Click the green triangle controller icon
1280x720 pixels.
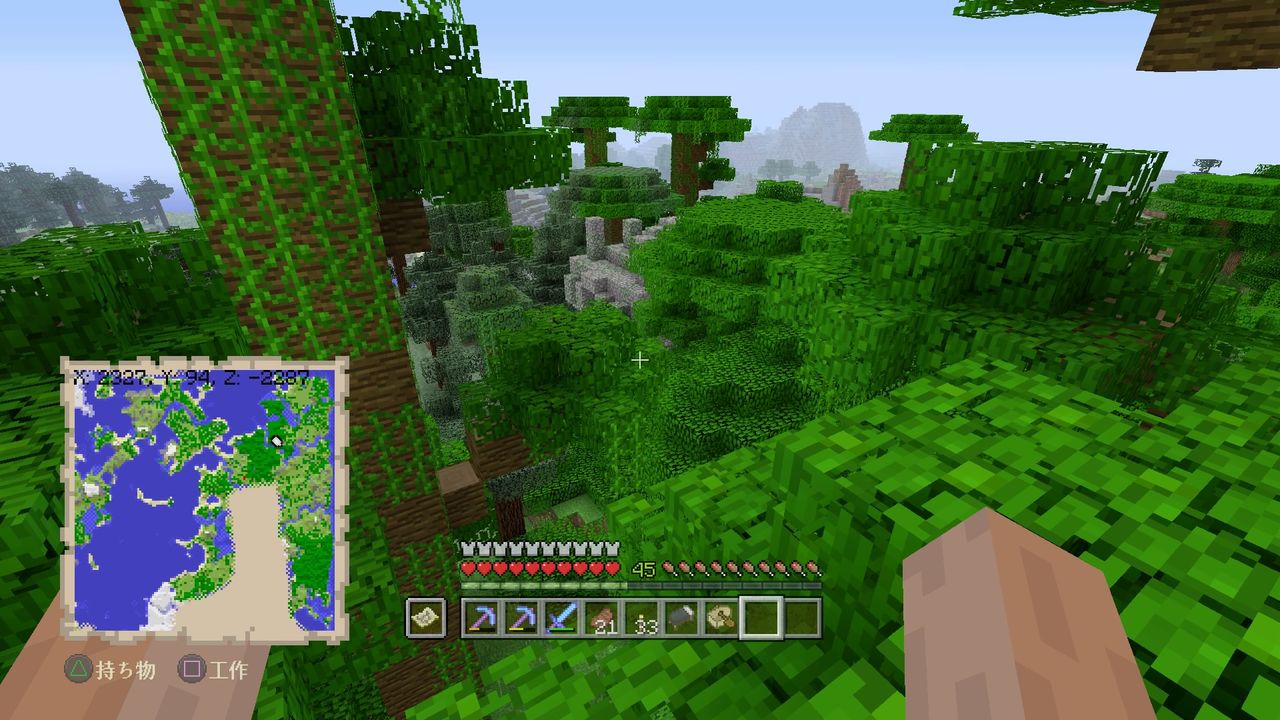[x=78, y=668]
